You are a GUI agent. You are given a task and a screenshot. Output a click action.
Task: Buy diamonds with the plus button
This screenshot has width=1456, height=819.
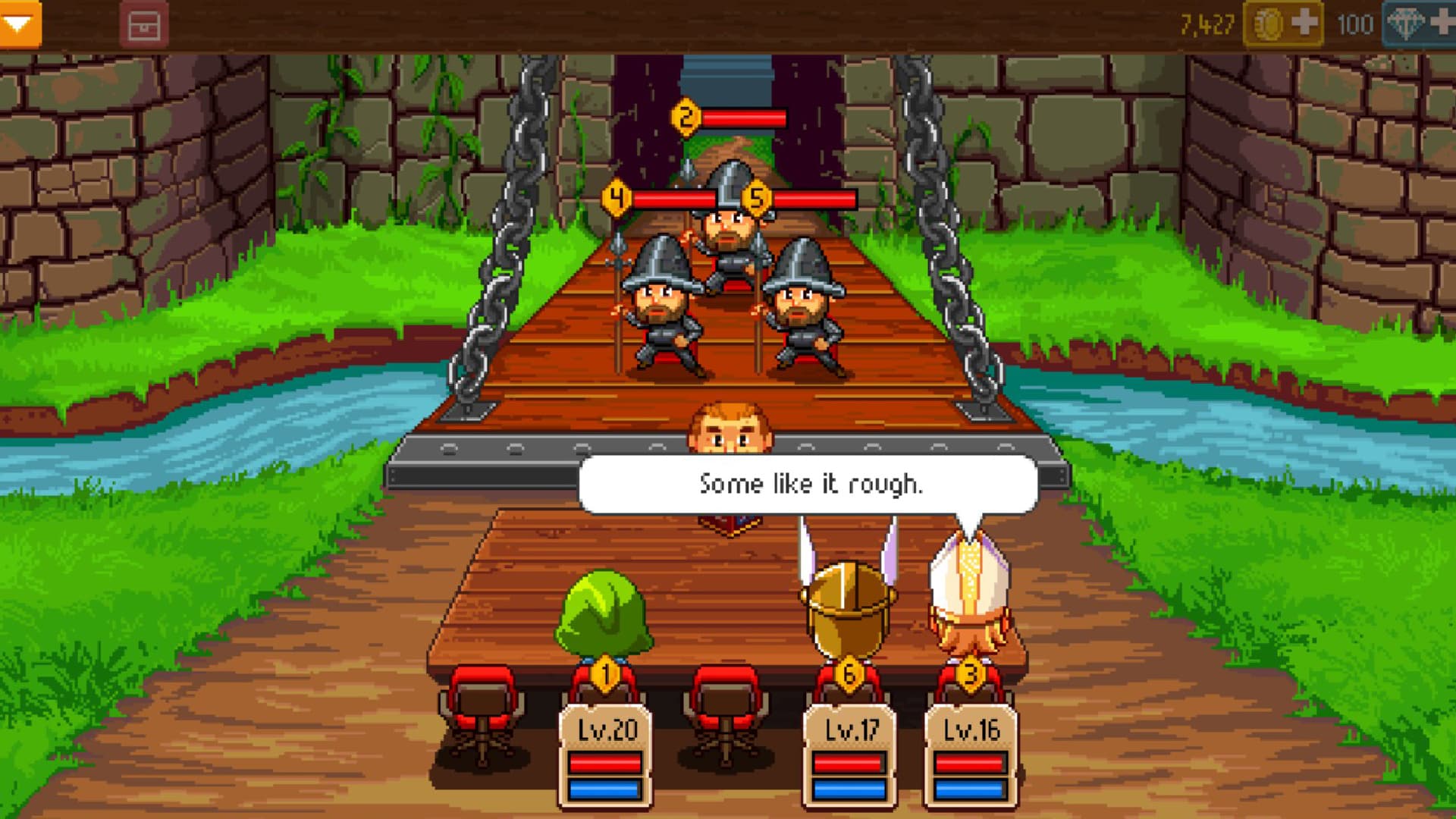1444,23
